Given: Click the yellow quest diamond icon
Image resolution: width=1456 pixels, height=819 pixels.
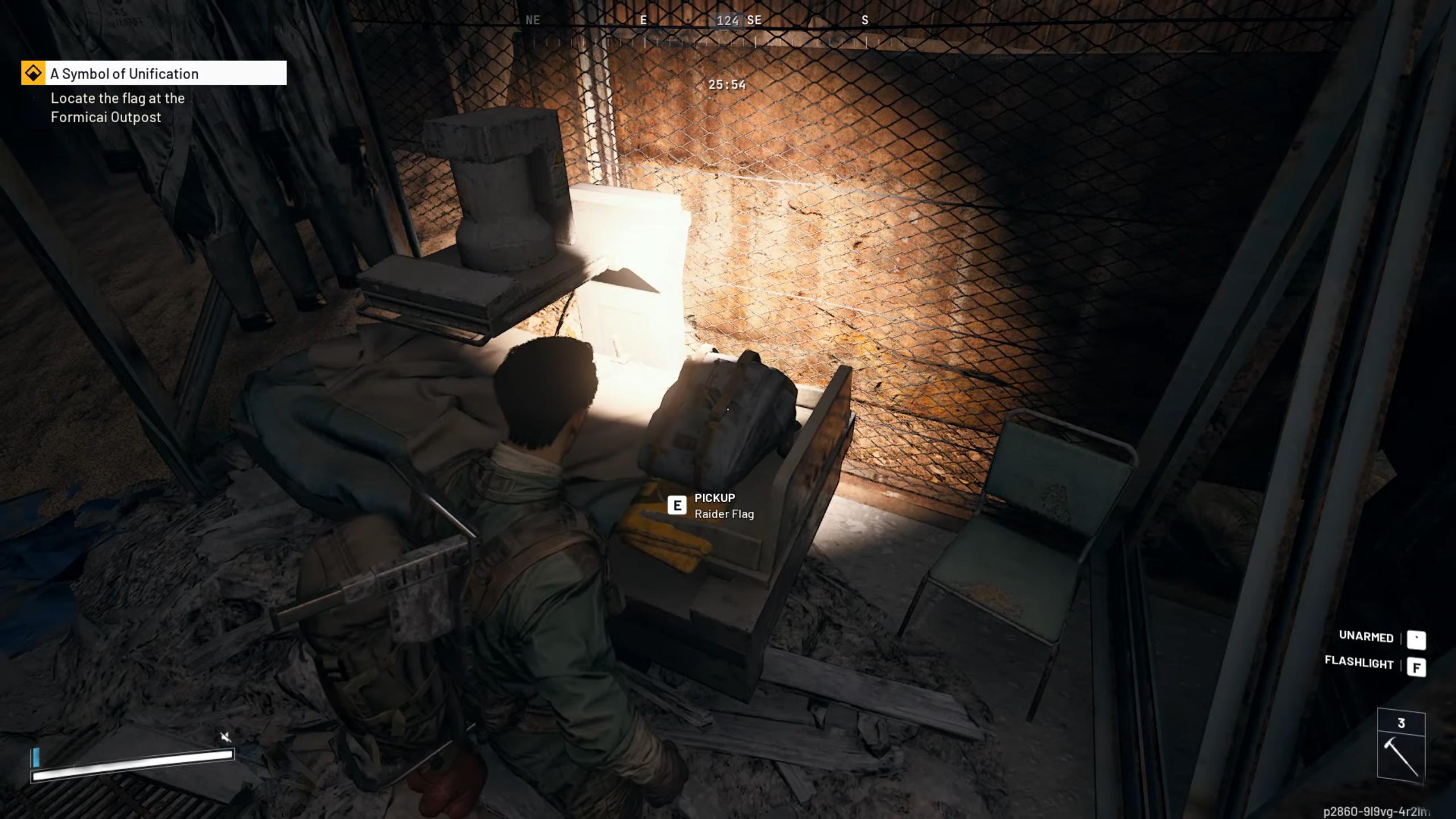Looking at the screenshot, I should point(34,73).
